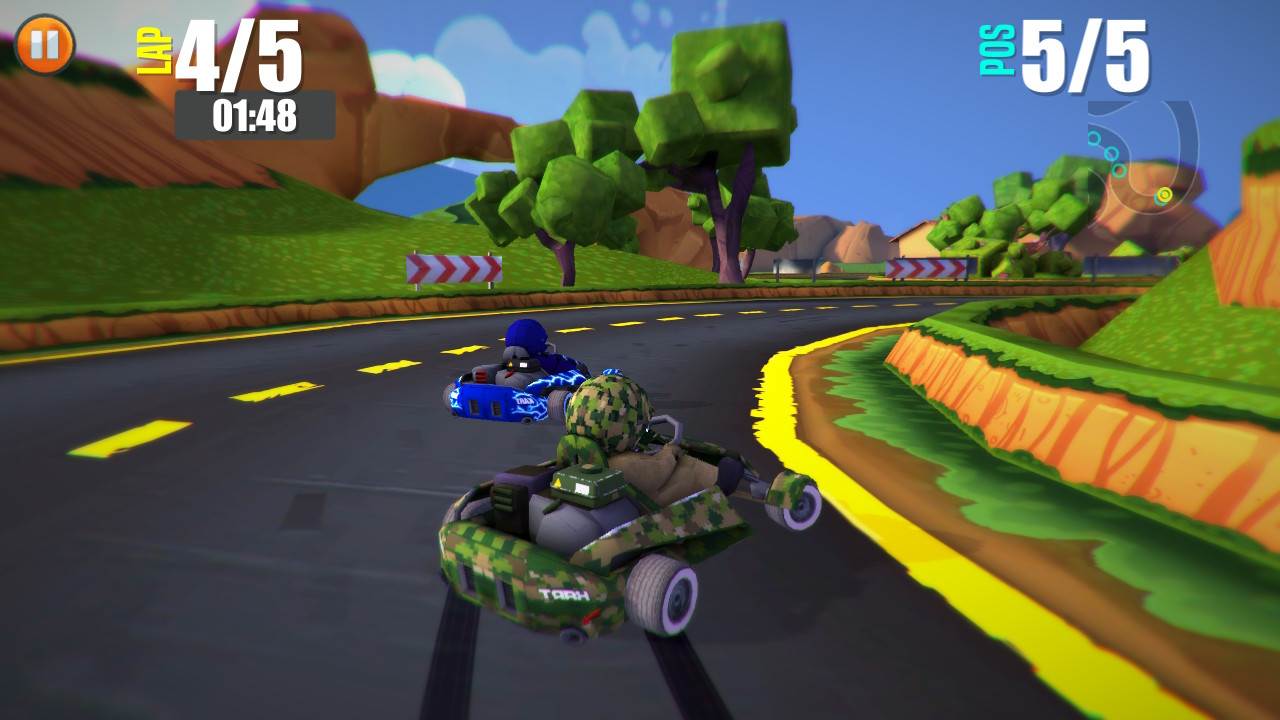Tap the yellow LAP label

pos(152,48)
